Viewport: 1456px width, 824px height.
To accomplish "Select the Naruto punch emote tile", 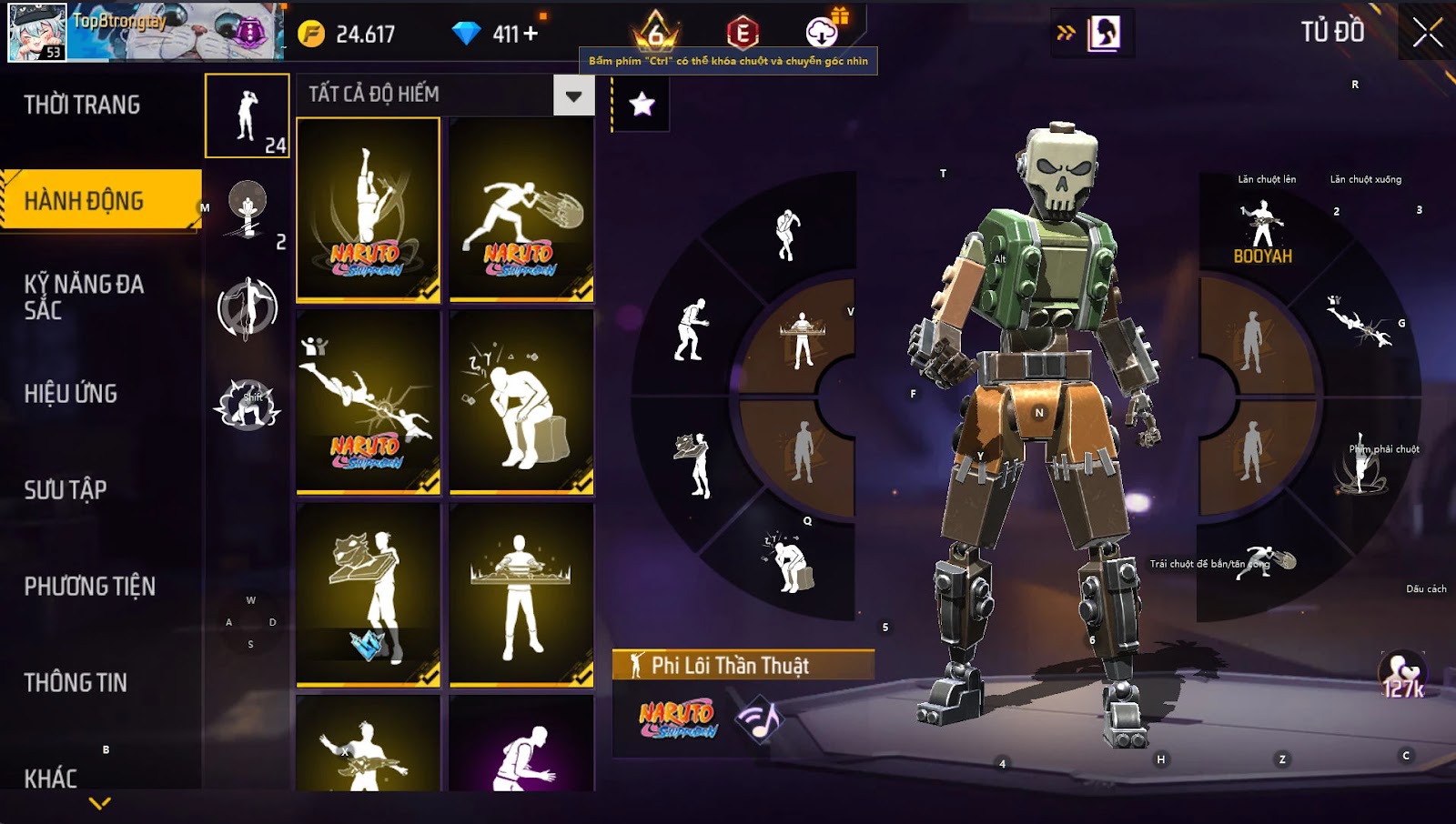I will 521,209.
